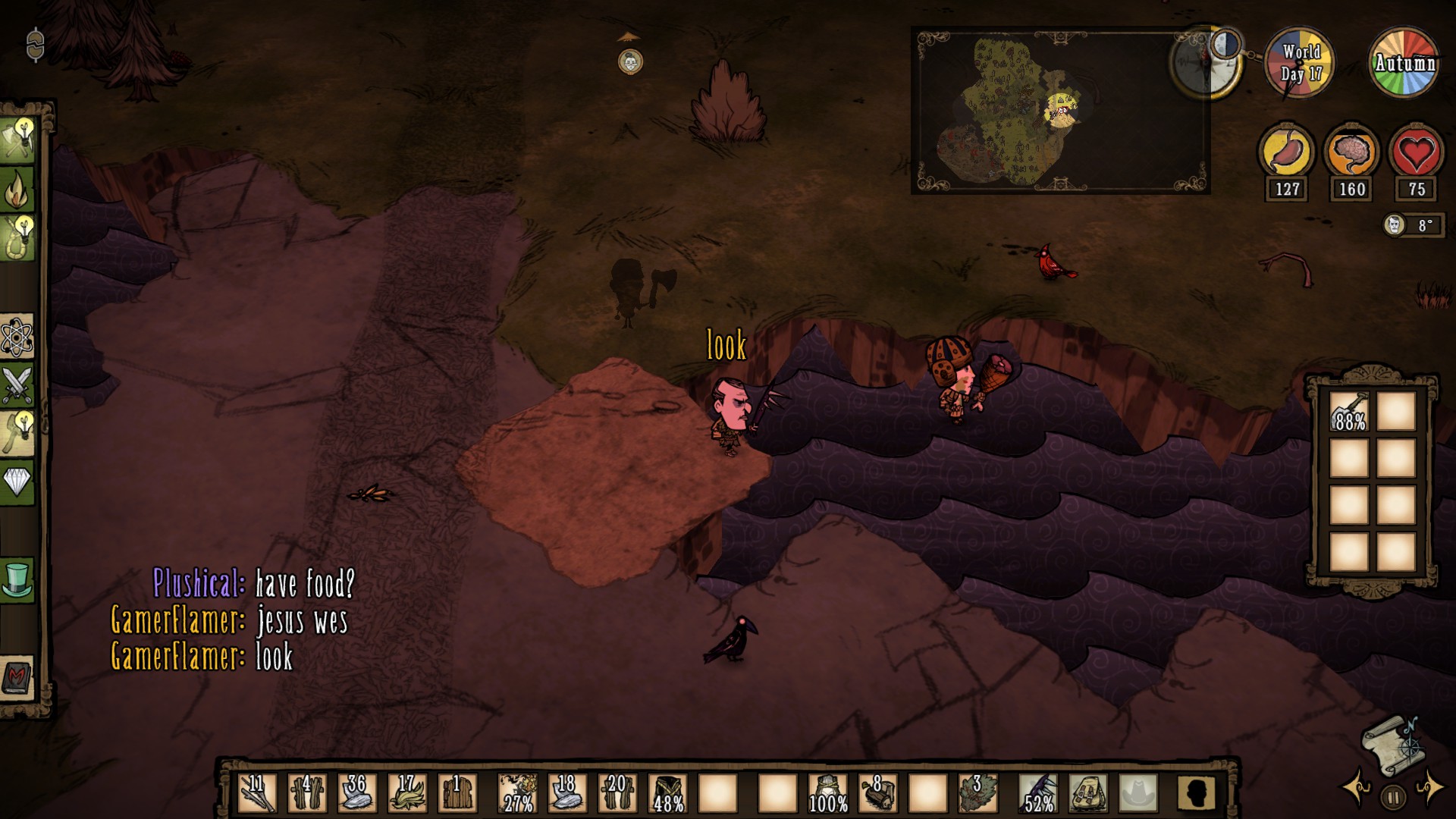Screen dimensions: 1456x819
Task: Click the pause button
Action: 1392,797
